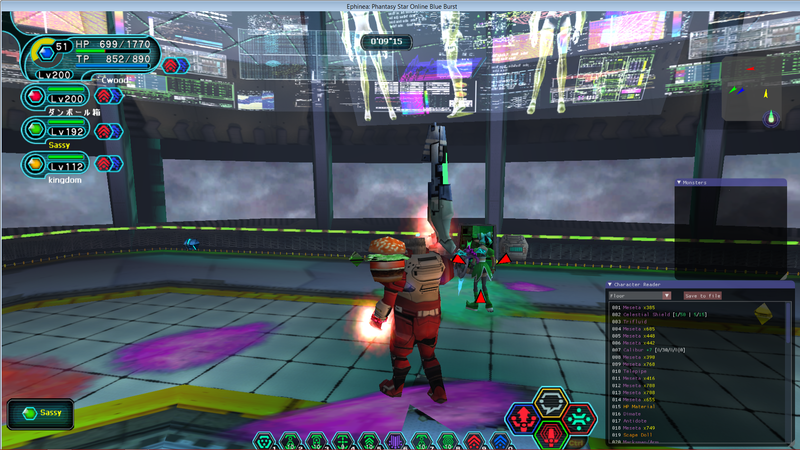Image resolution: width=800 pixels, height=450 pixels.
Task: Collapse the Monsters panel
Action: pos(680,182)
